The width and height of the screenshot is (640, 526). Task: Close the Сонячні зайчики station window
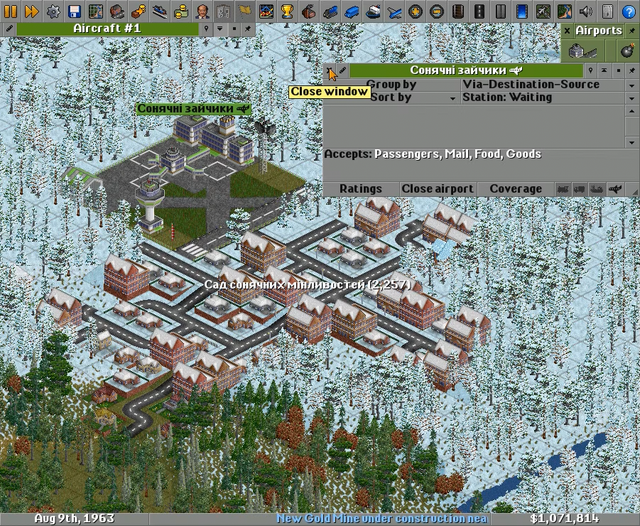[x=329, y=71]
